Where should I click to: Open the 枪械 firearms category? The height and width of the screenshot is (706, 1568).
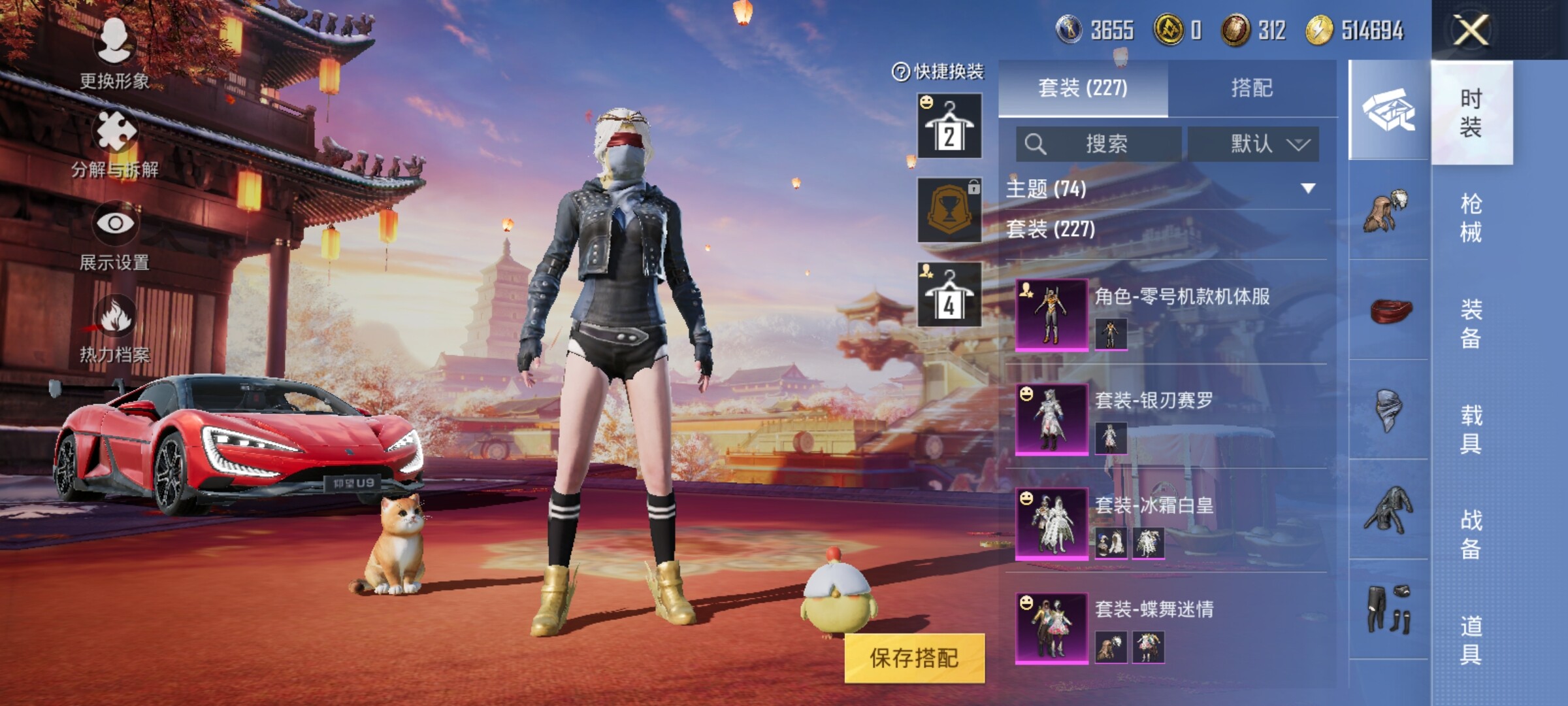1471,218
